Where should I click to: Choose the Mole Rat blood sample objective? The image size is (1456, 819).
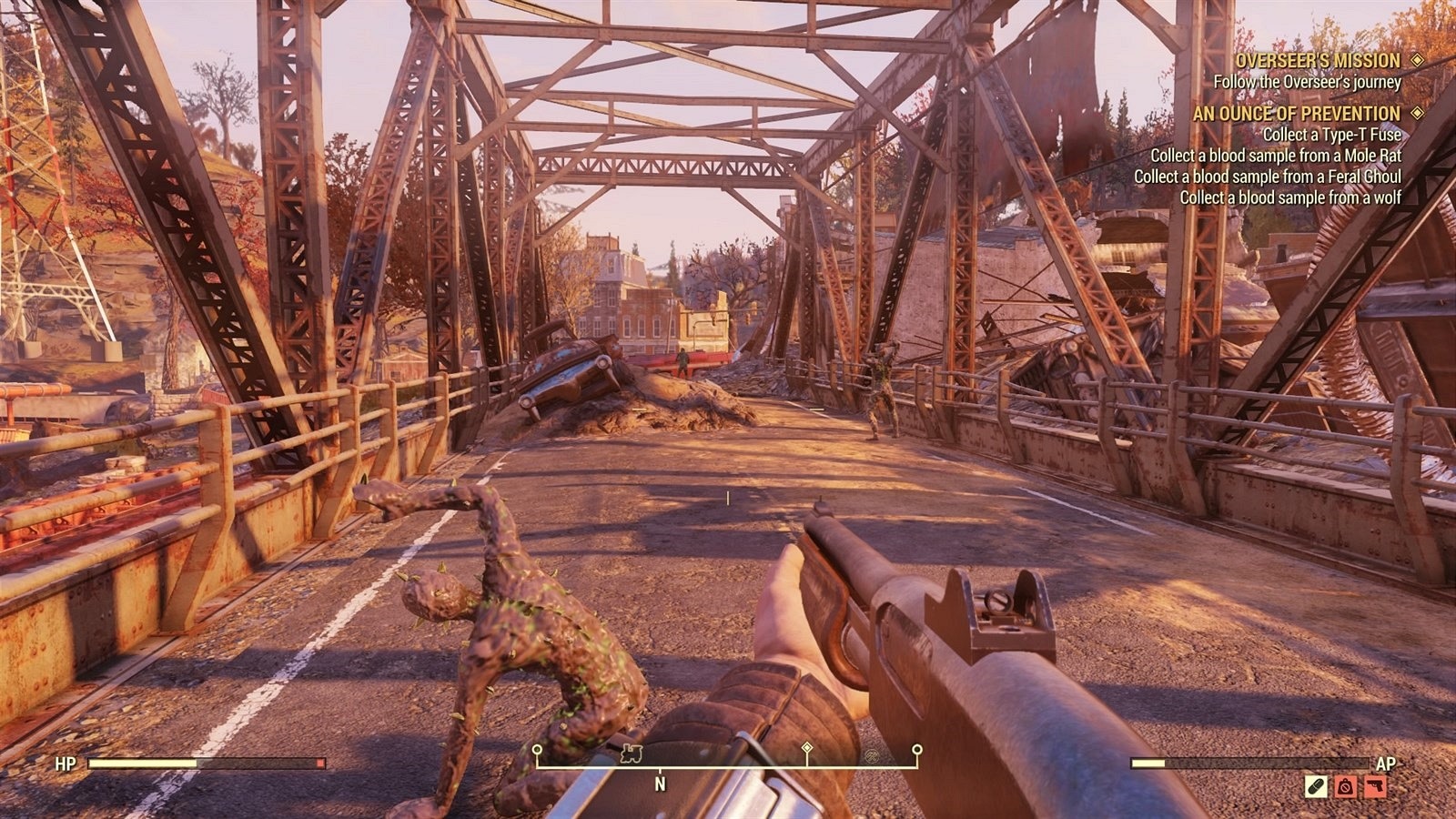click(1276, 156)
